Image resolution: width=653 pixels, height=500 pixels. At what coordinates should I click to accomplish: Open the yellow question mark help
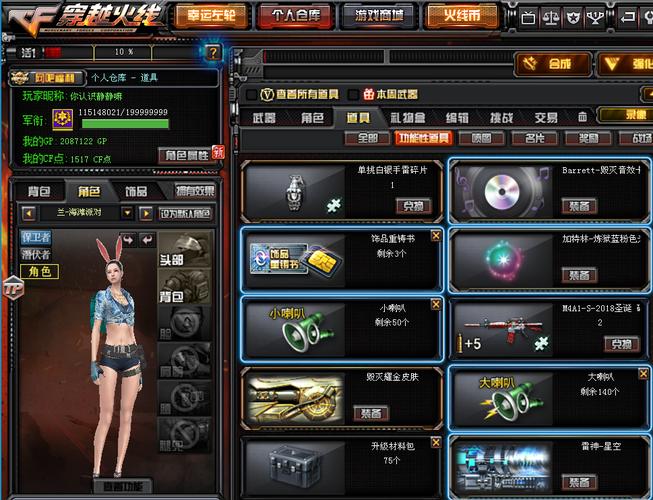click(213, 52)
